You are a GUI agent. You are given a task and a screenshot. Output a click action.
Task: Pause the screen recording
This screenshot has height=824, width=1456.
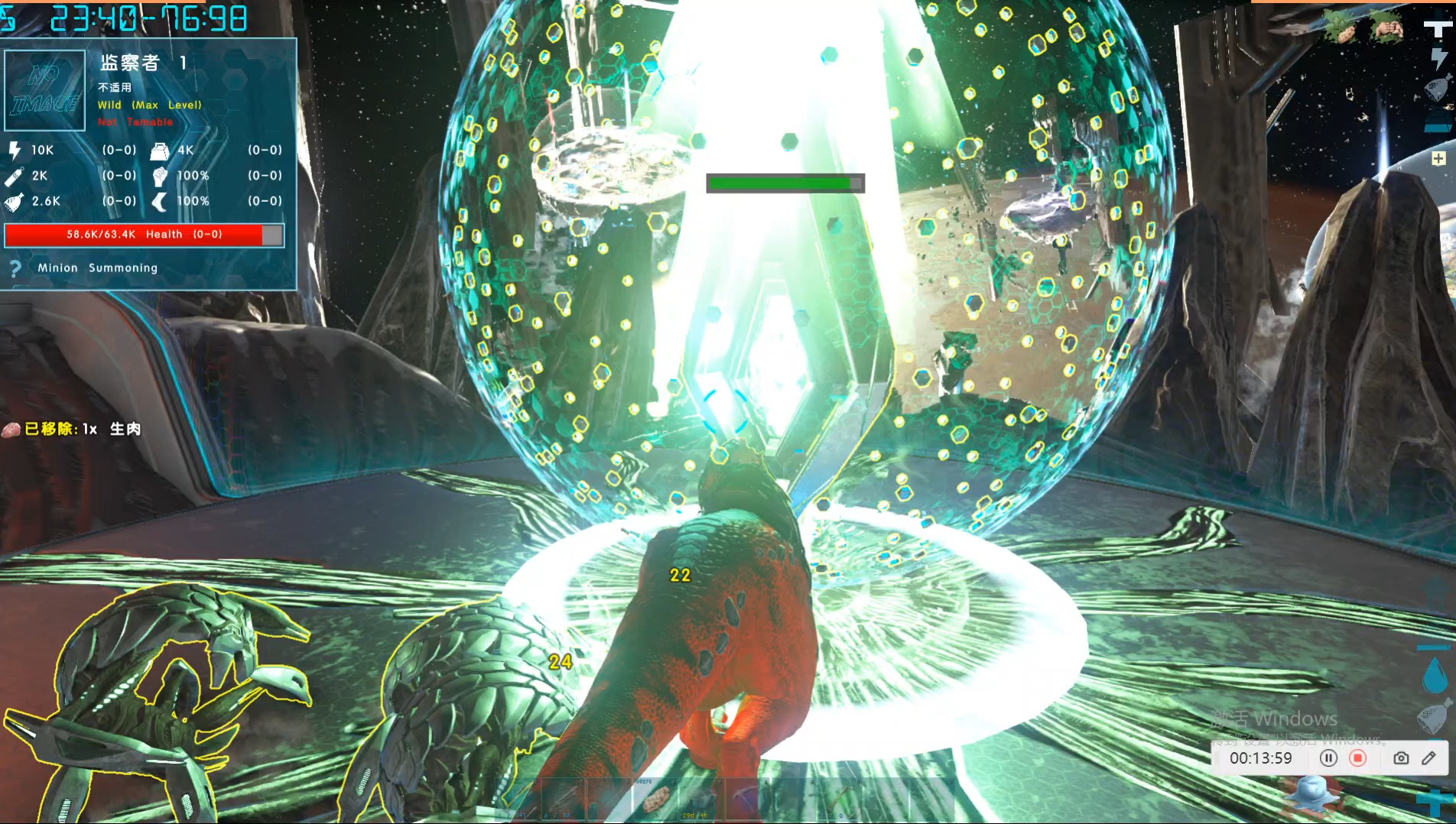click(x=1328, y=758)
